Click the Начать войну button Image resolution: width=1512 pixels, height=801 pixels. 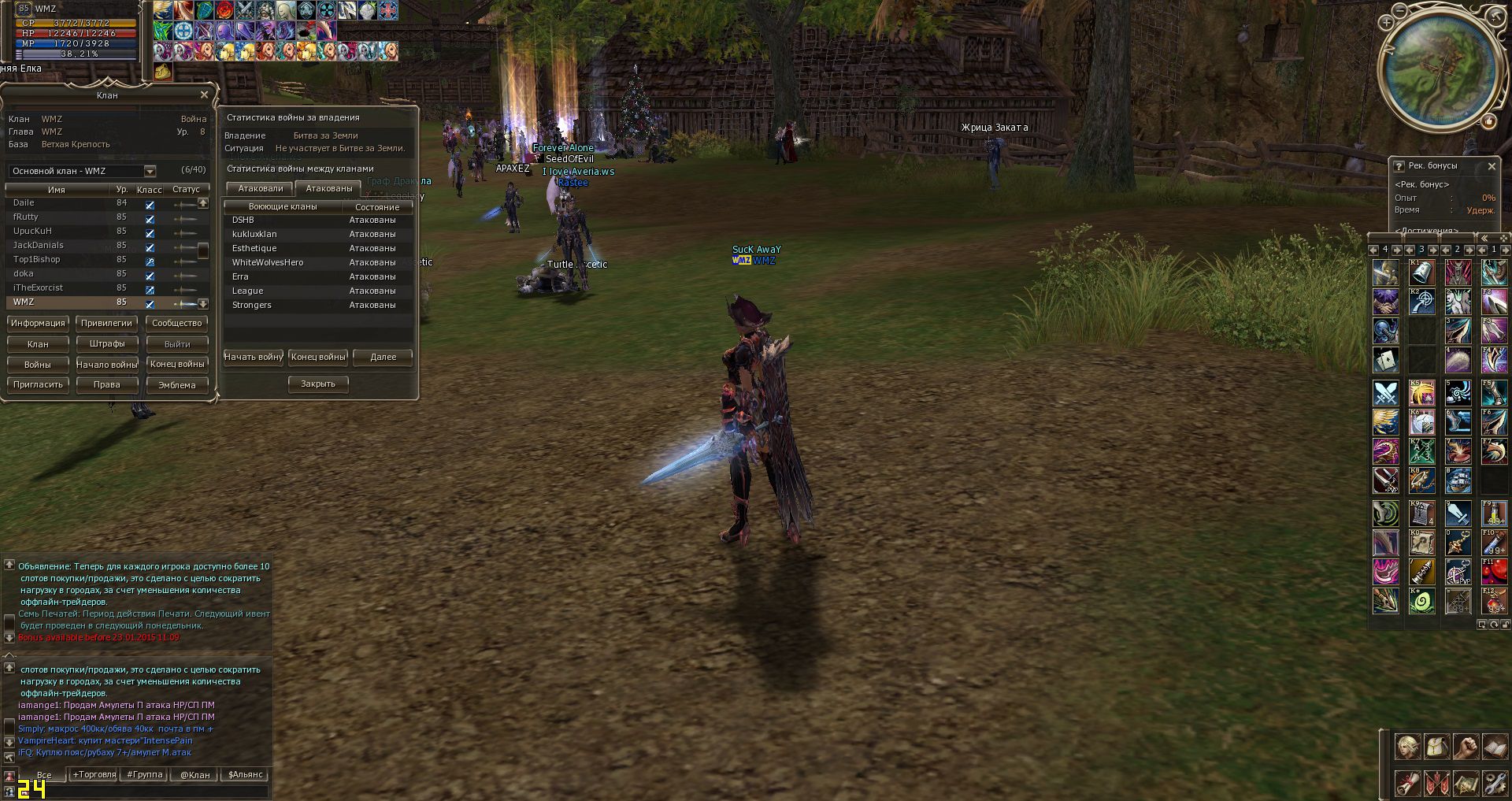(253, 358)
